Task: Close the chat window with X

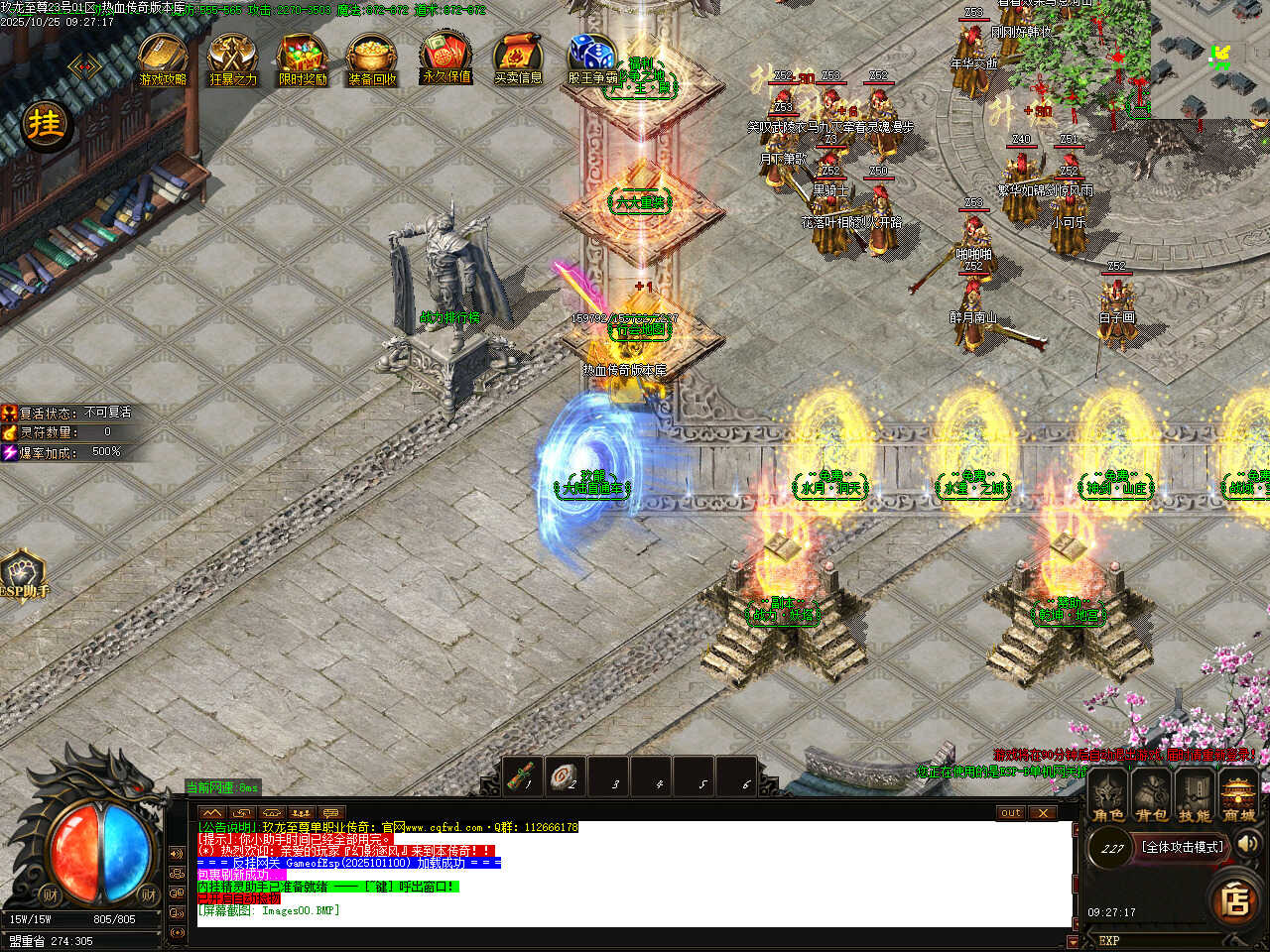Action: coord(1042,813)
